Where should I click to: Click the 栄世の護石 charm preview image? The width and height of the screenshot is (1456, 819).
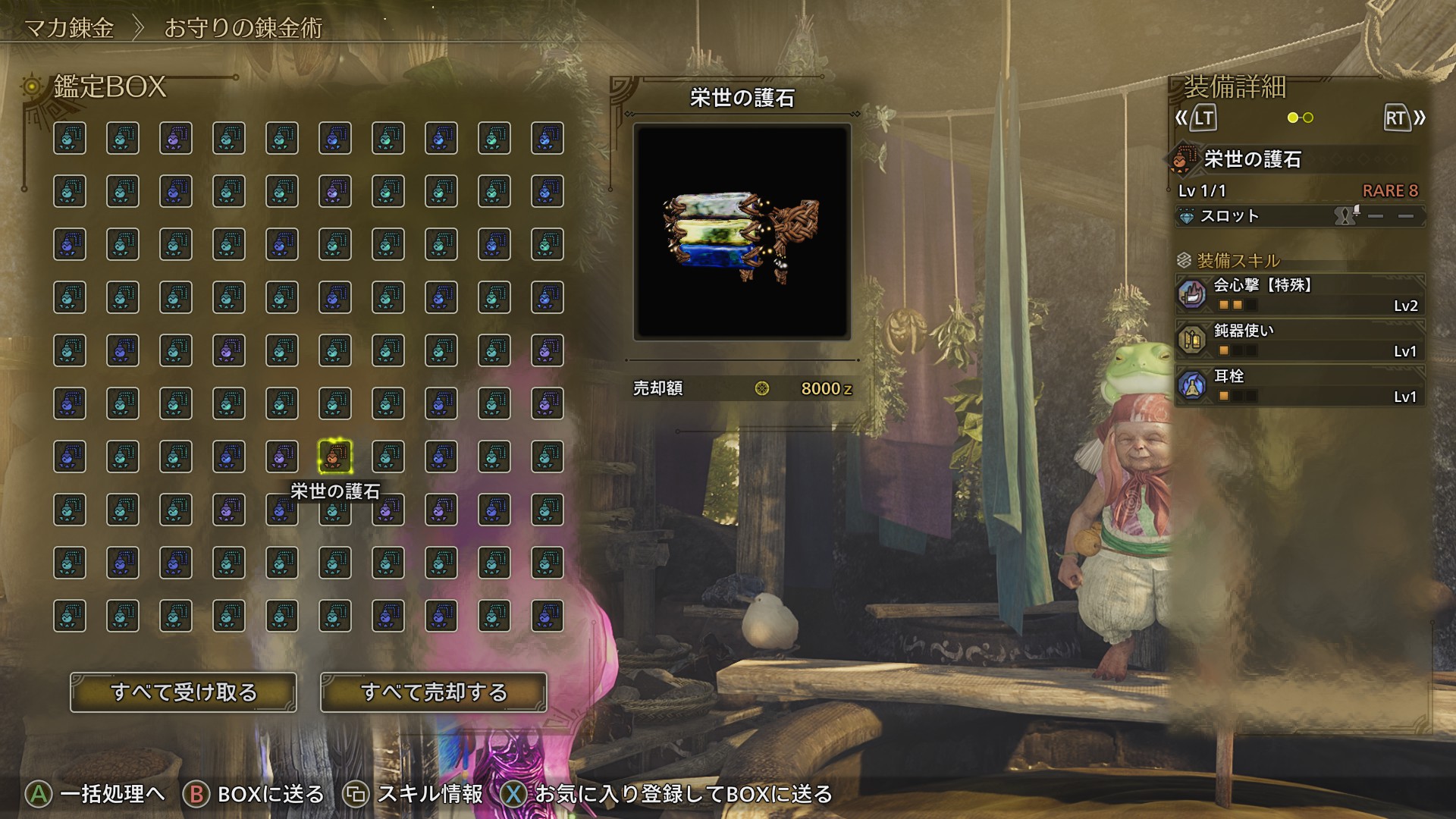pyautogui.click(x=742, y=231)
